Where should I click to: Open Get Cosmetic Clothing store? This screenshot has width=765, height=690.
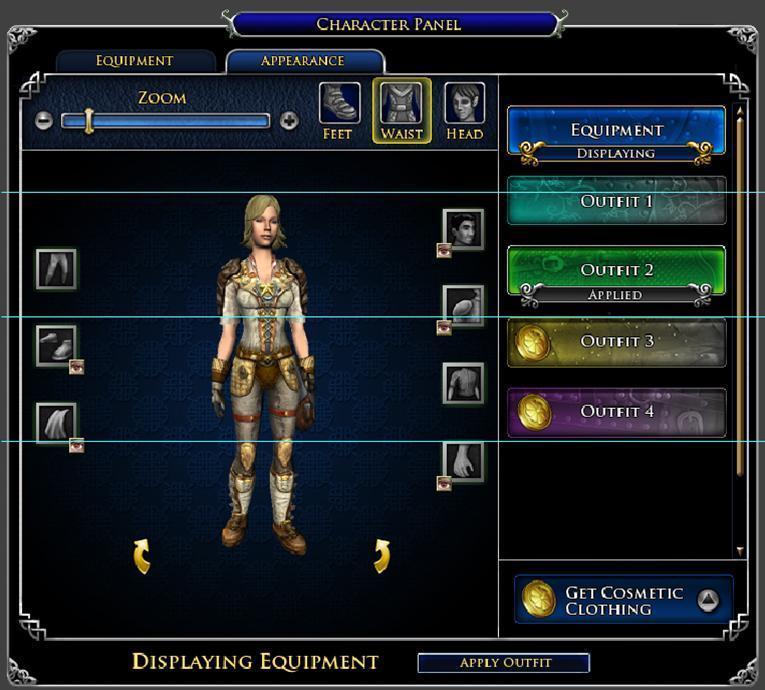pyautogui.click(x=623, y=600)
